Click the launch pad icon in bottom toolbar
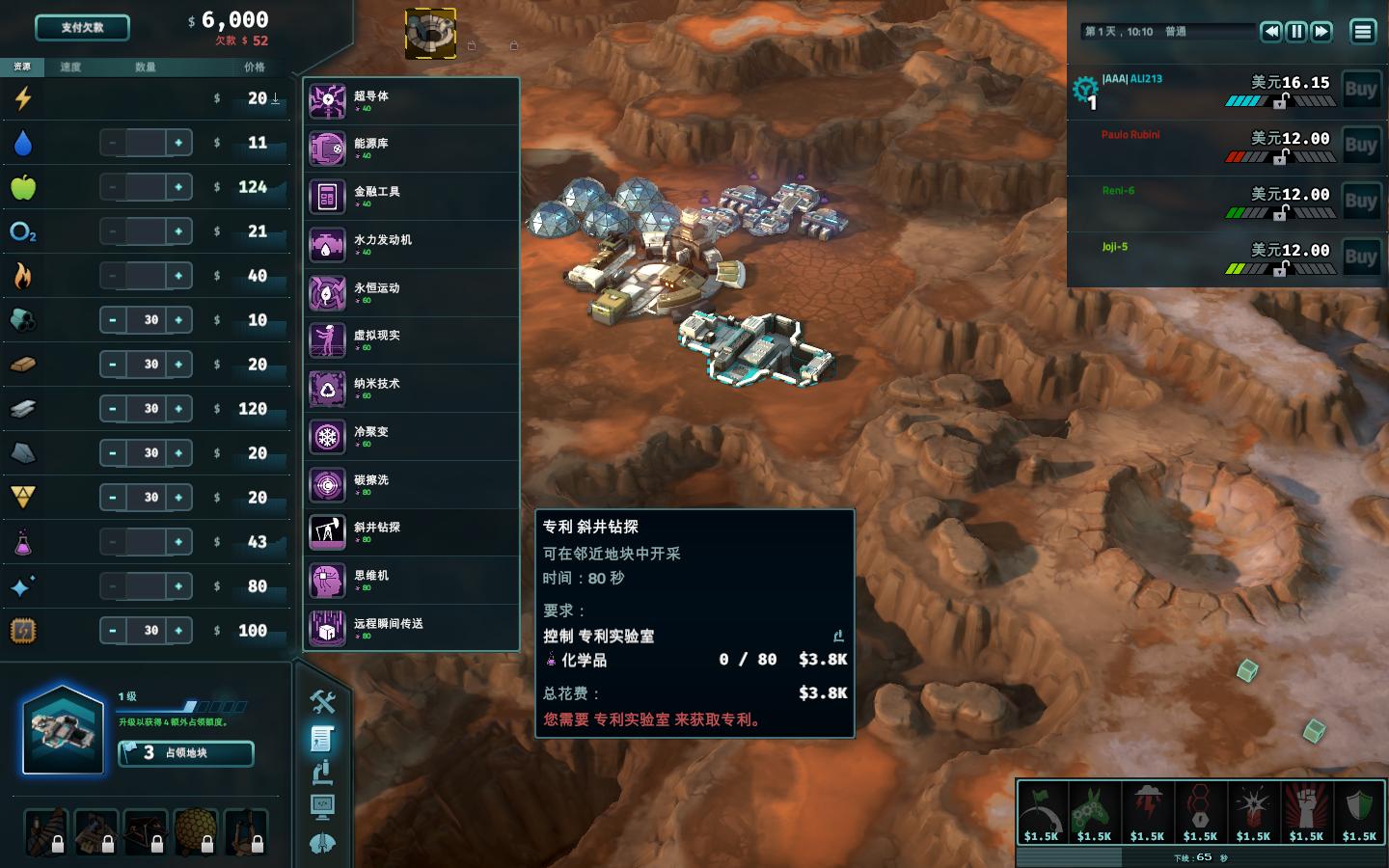The height and width of the screenshot is (868, 1389). pos(324,842)
